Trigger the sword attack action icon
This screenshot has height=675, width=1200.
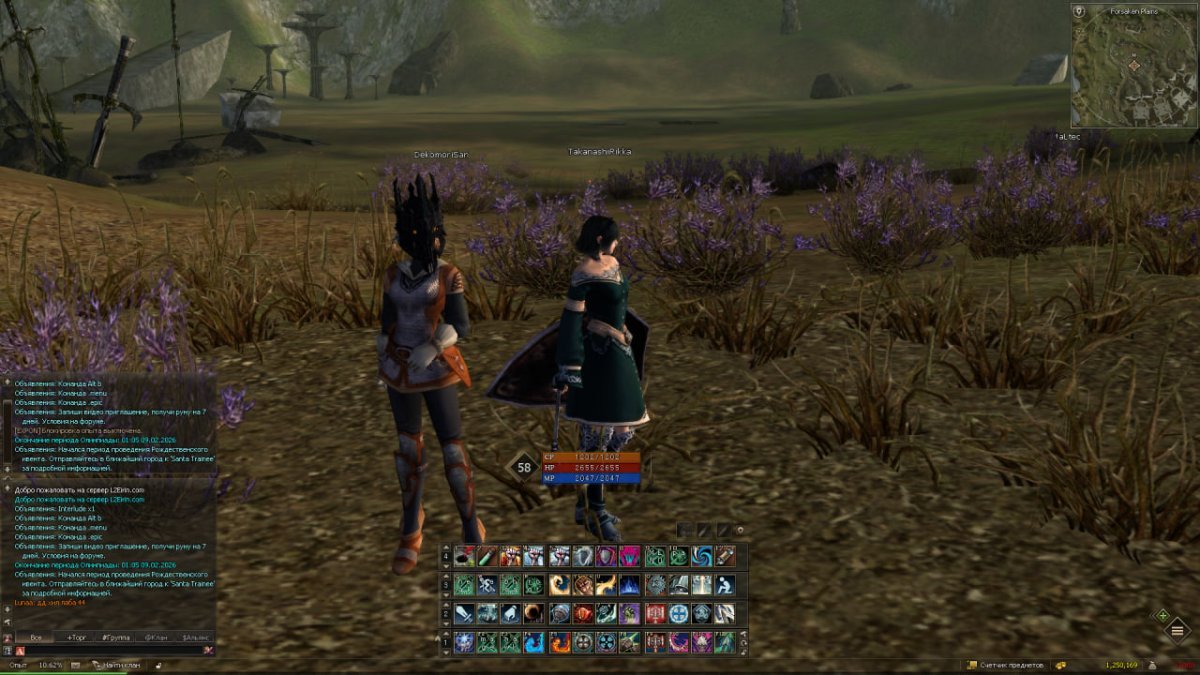click(464, 613)
